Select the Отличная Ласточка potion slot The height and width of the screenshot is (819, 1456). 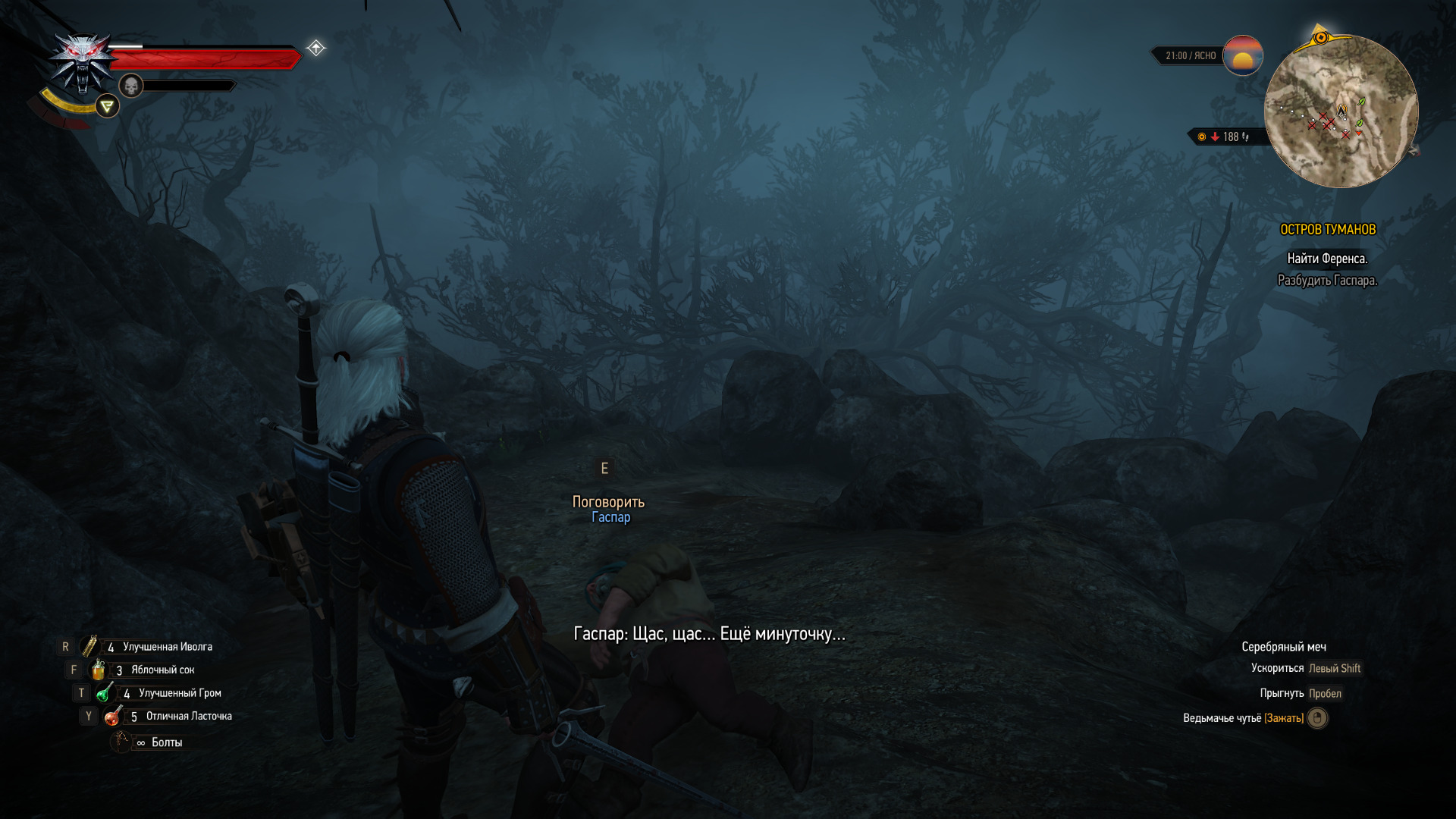coord(113,716)
